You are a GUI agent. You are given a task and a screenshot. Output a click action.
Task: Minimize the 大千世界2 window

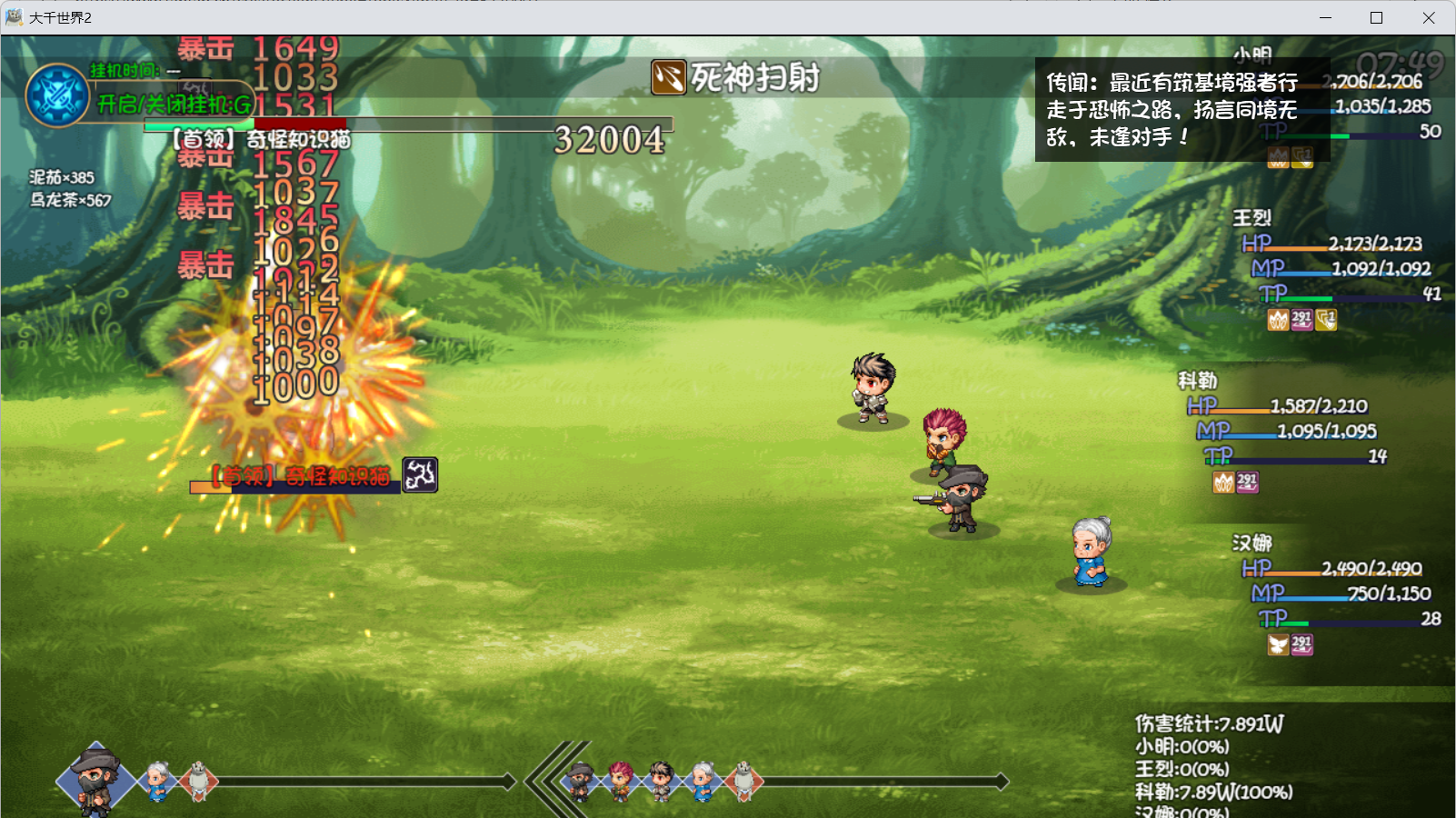click(x=1325, y=18)
